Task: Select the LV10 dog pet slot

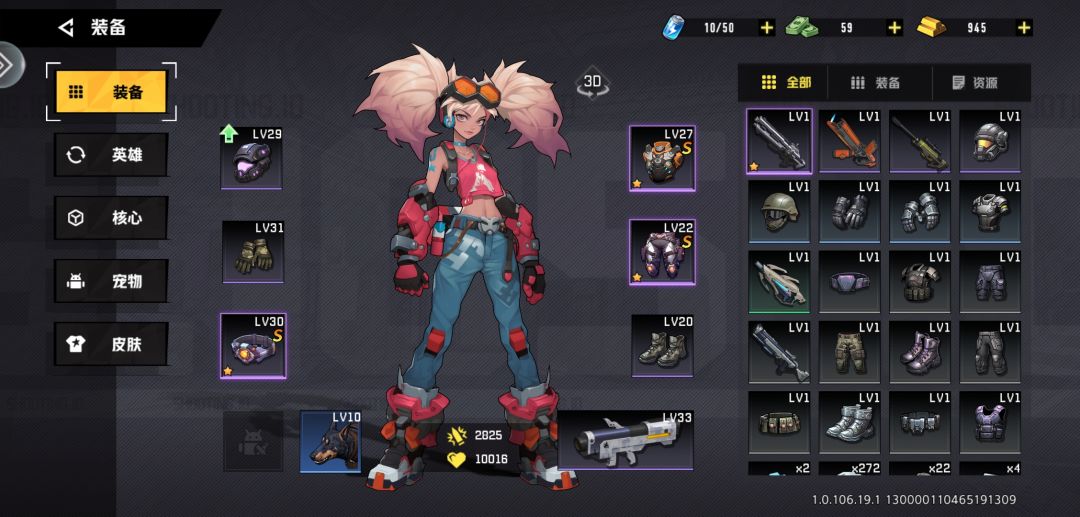Action: pyautogui.click(x=331, y=441)
